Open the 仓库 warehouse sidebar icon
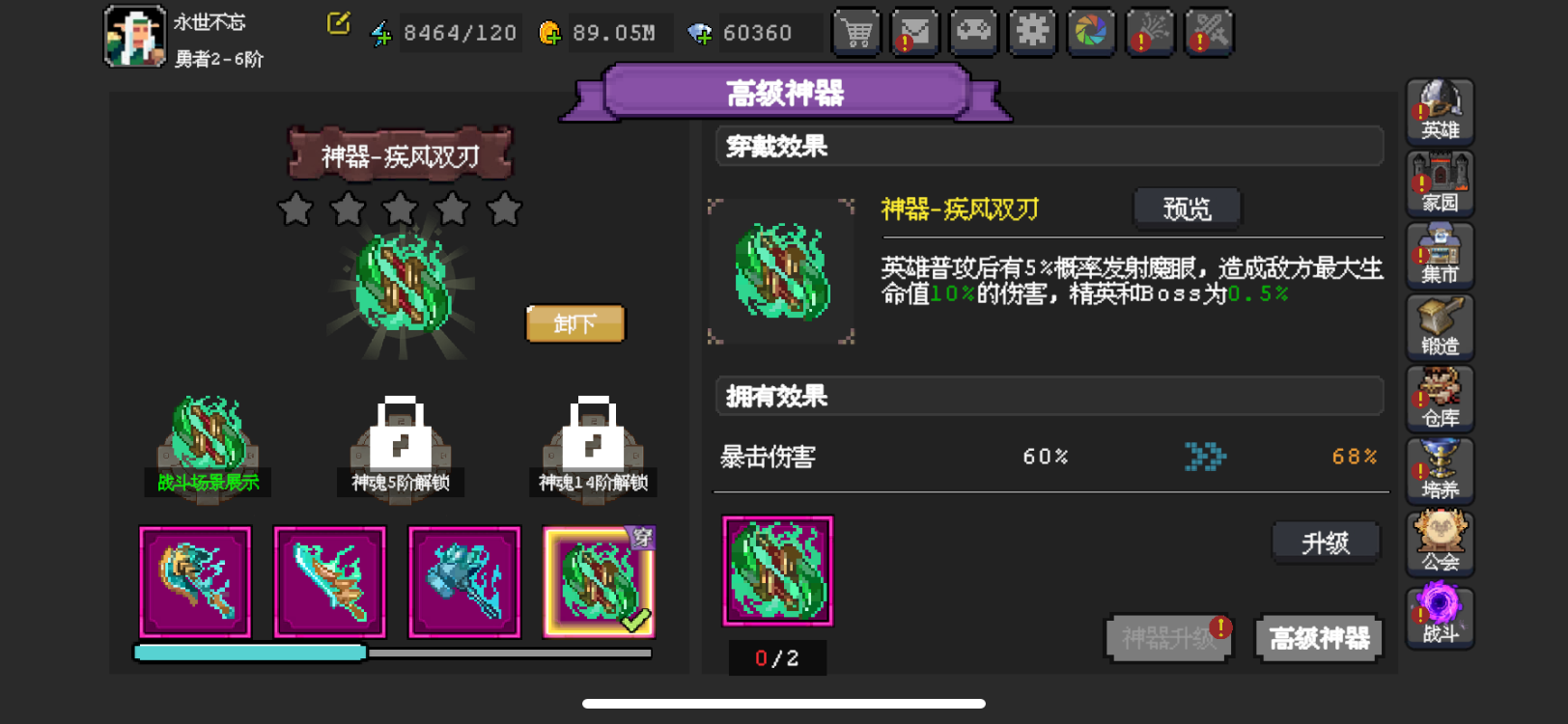The height and width of the screenshot is (724, 1568). tap(1440, 399)
